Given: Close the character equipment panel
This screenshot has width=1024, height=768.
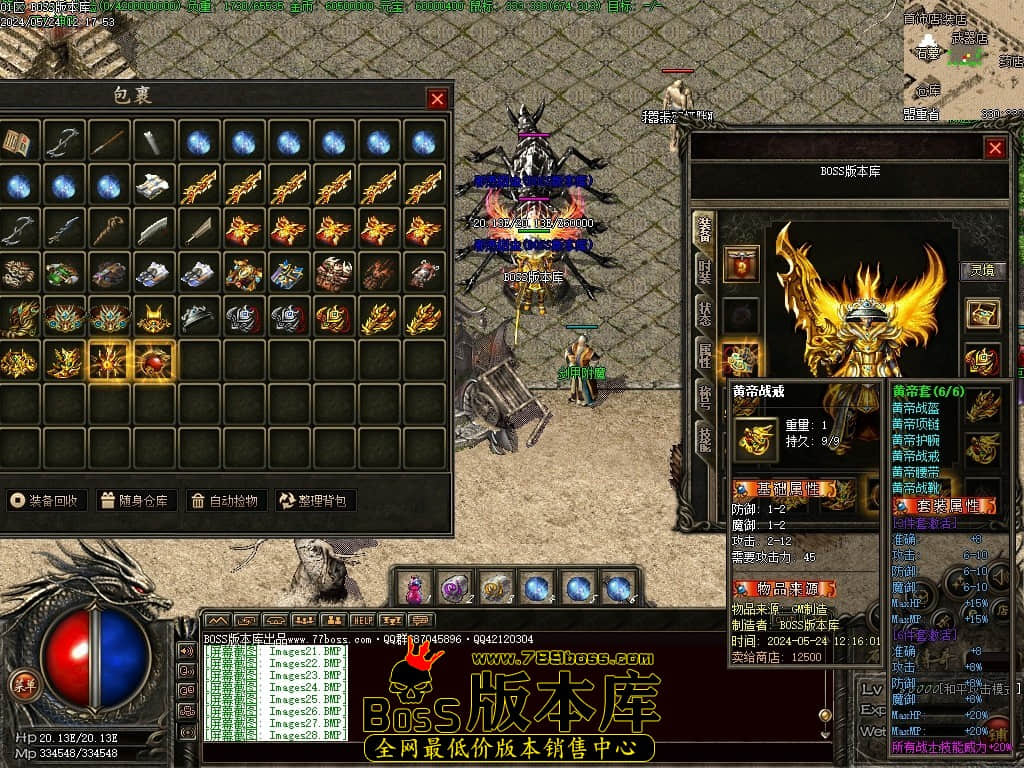Looking at the screenshot, I should (x=994, y=148).
